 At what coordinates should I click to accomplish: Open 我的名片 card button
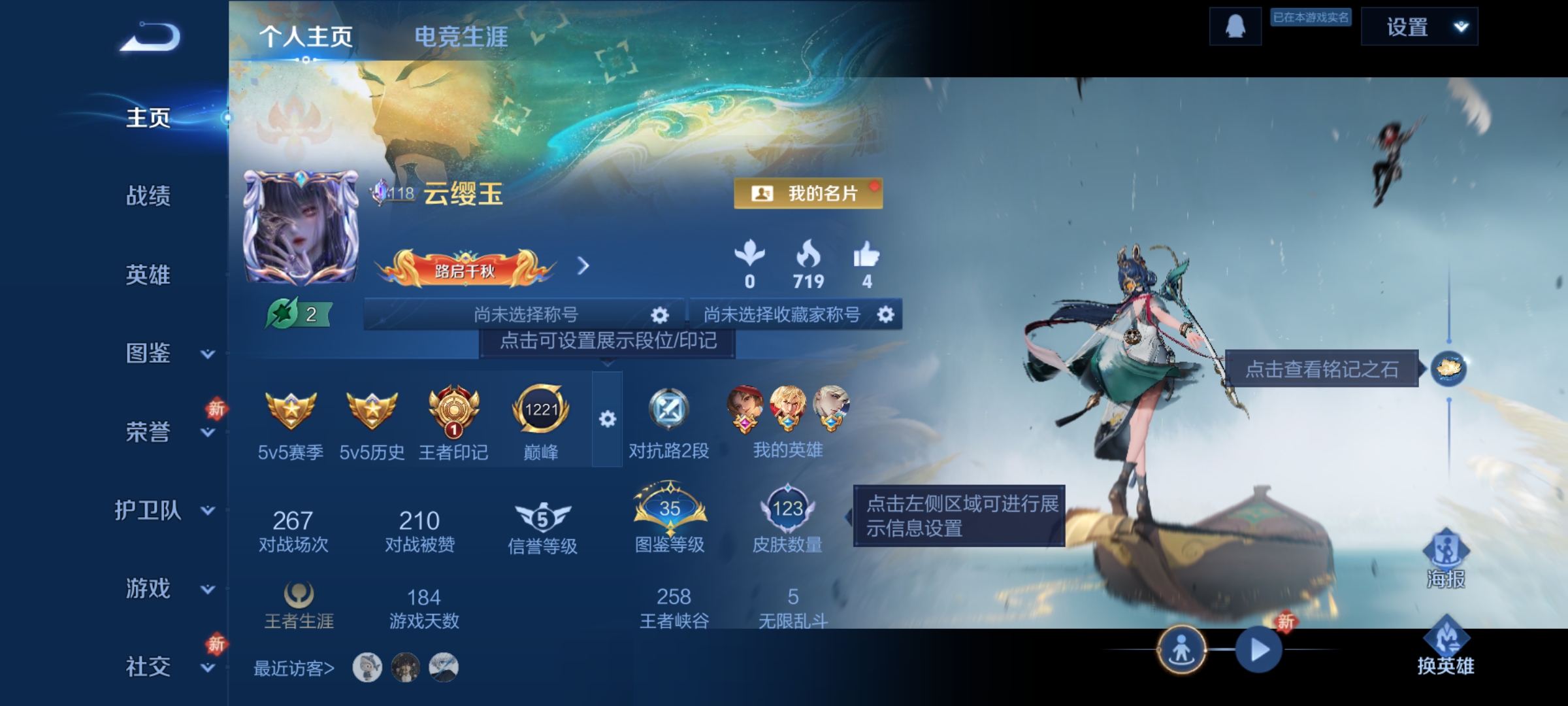pyautogui.click(x=808, y=193)
